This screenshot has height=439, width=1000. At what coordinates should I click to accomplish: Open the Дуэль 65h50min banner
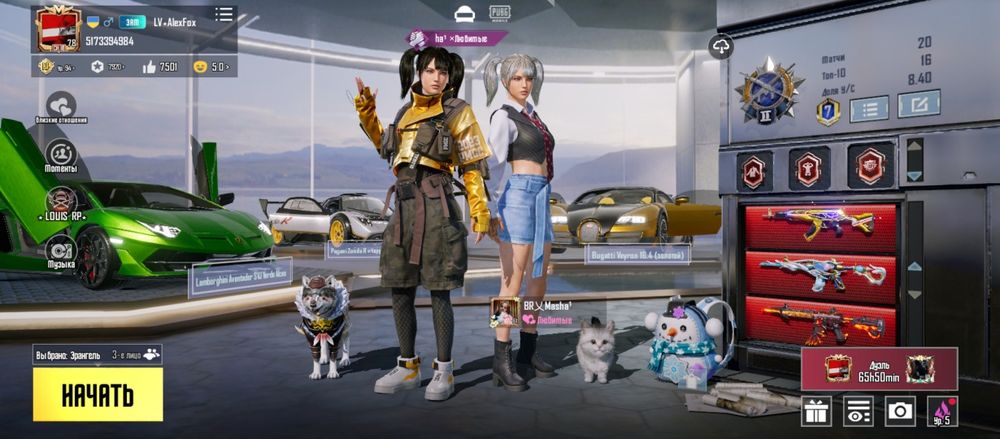879,368
